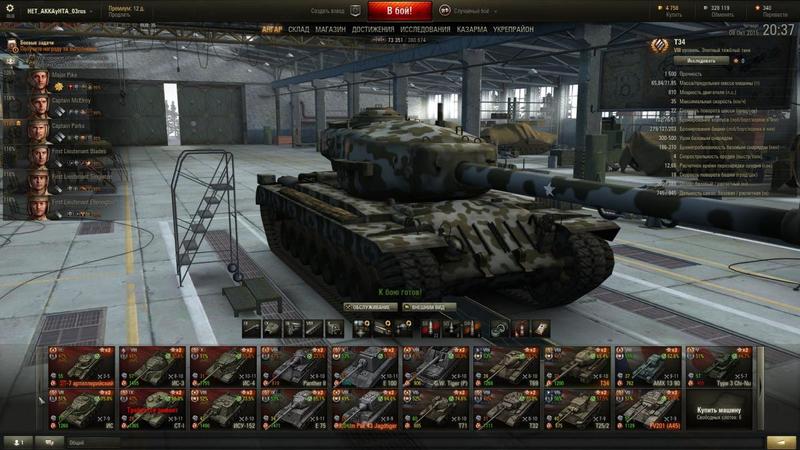This screenshot has width=800, height=450.
Task: Open the УКРЕПРАЙОН tab
Action: pos(513,30)
